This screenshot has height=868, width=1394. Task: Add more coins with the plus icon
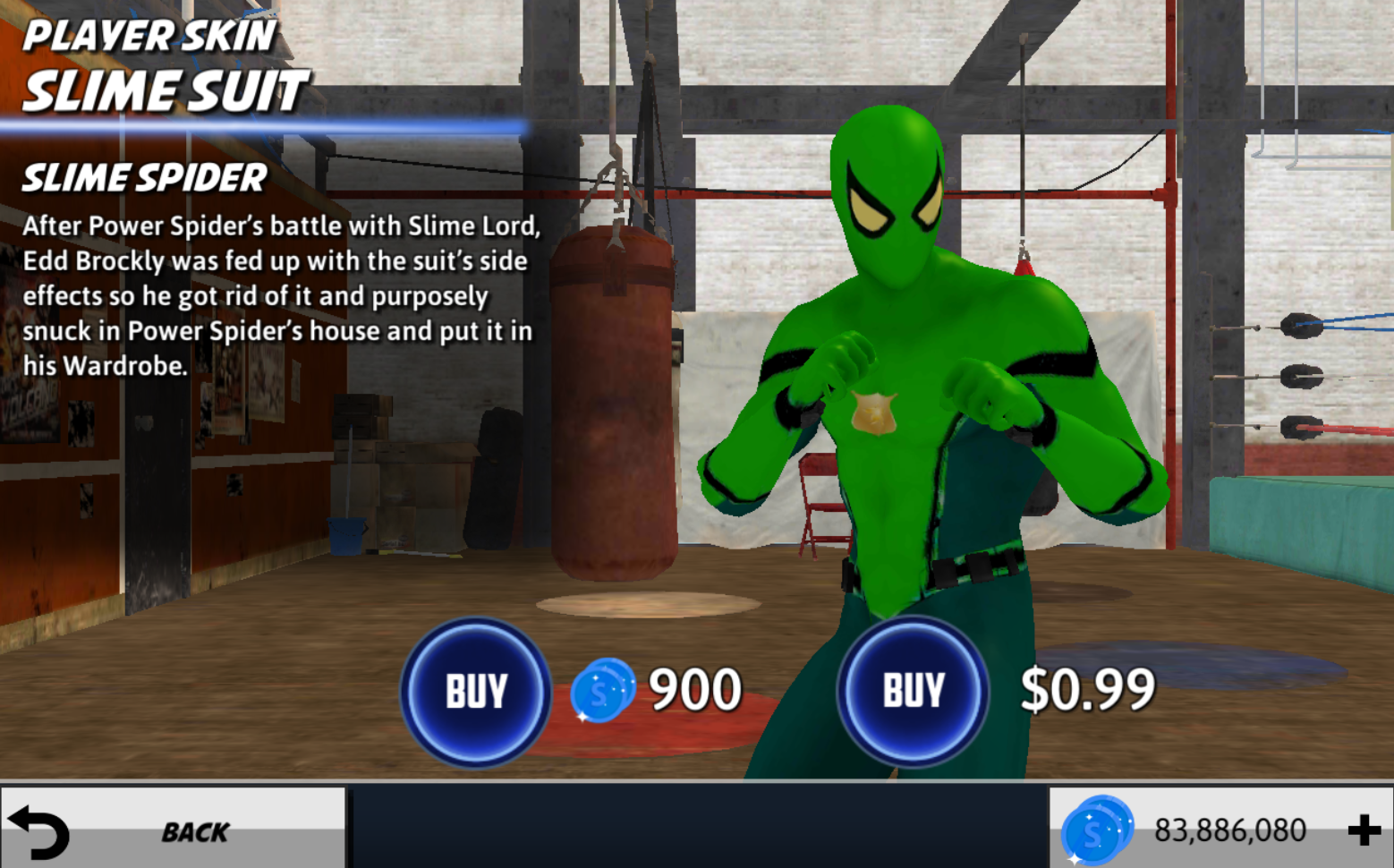1364,830
